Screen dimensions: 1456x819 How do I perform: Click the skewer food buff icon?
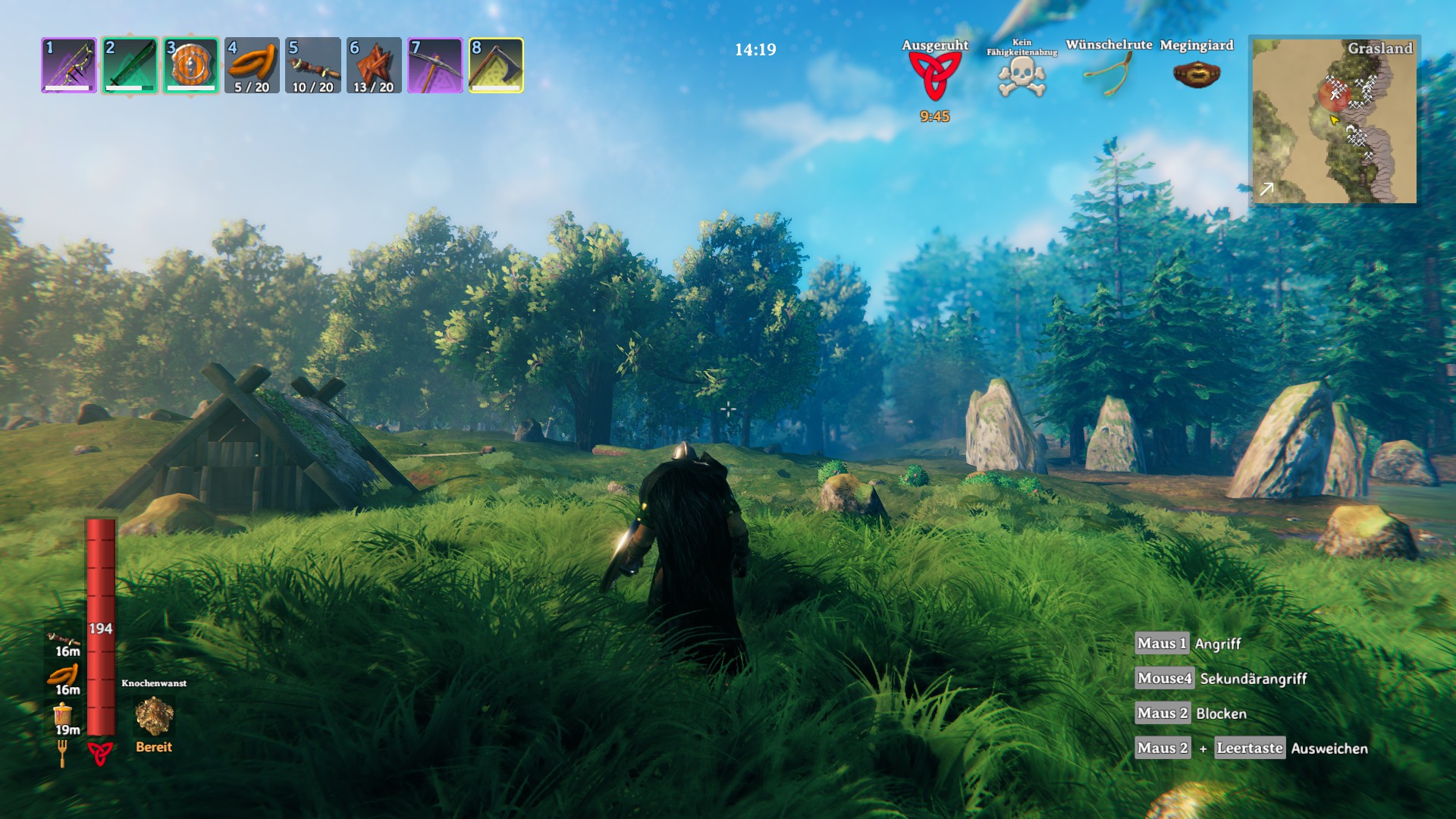tap(64, 639)
